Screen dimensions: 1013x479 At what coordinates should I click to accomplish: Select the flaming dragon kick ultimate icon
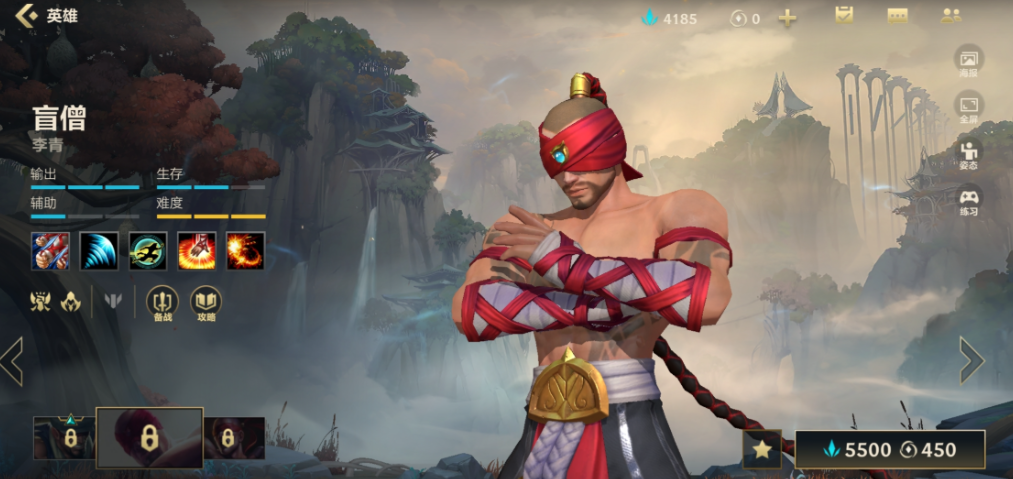pyautogui.click(x=245, y=250)
